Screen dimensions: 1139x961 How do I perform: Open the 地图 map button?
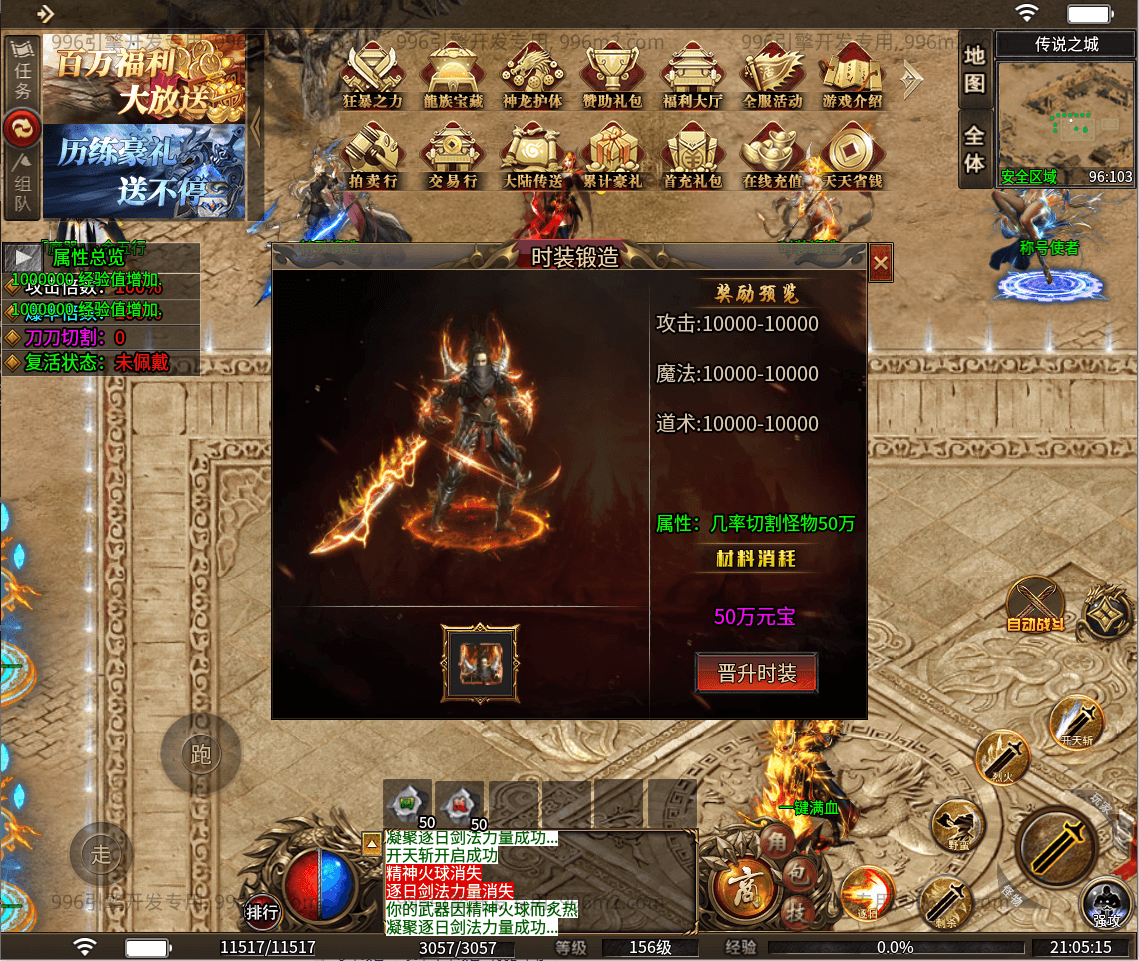975,69
